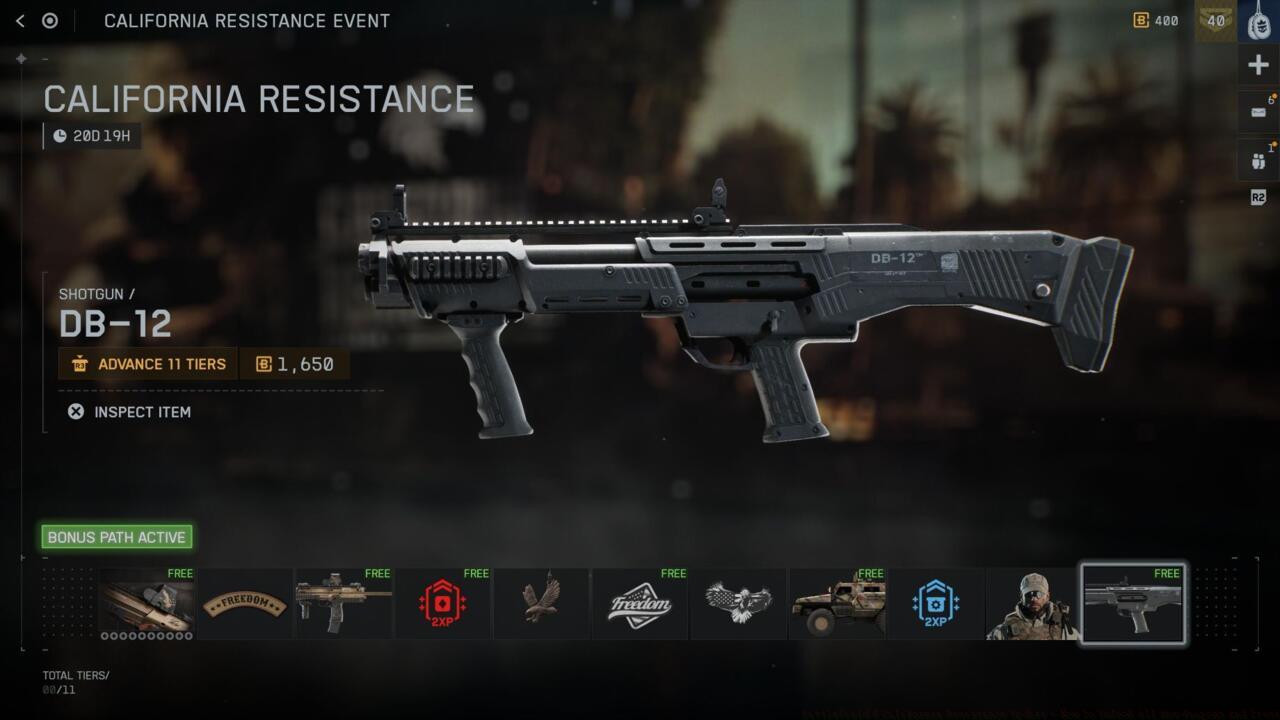Select the final DB-12 shotgun reward tile
Screen dimensions: 1280x720
point(1132,603)
